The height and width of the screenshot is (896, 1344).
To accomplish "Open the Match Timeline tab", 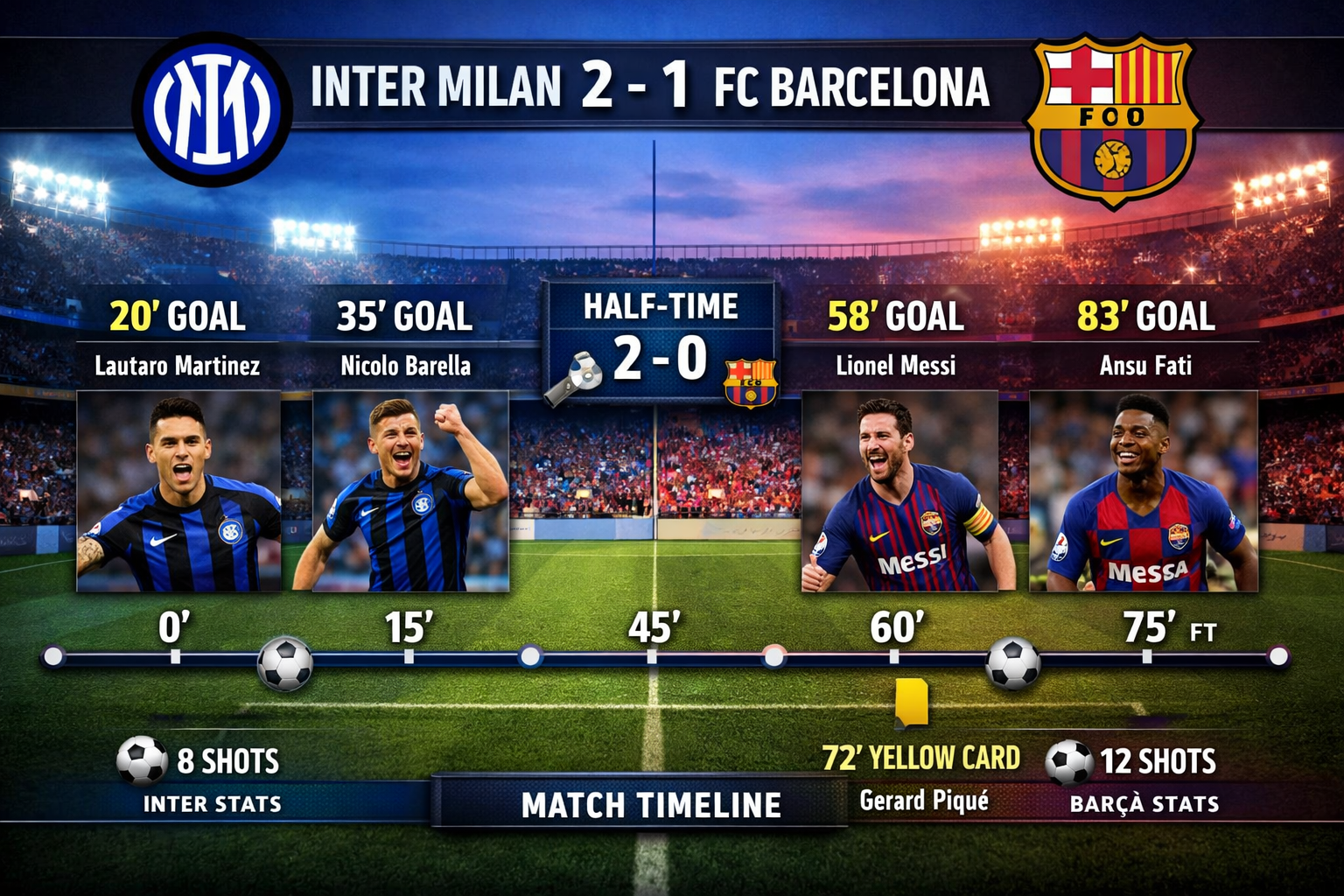I will (x=650, y=804).
